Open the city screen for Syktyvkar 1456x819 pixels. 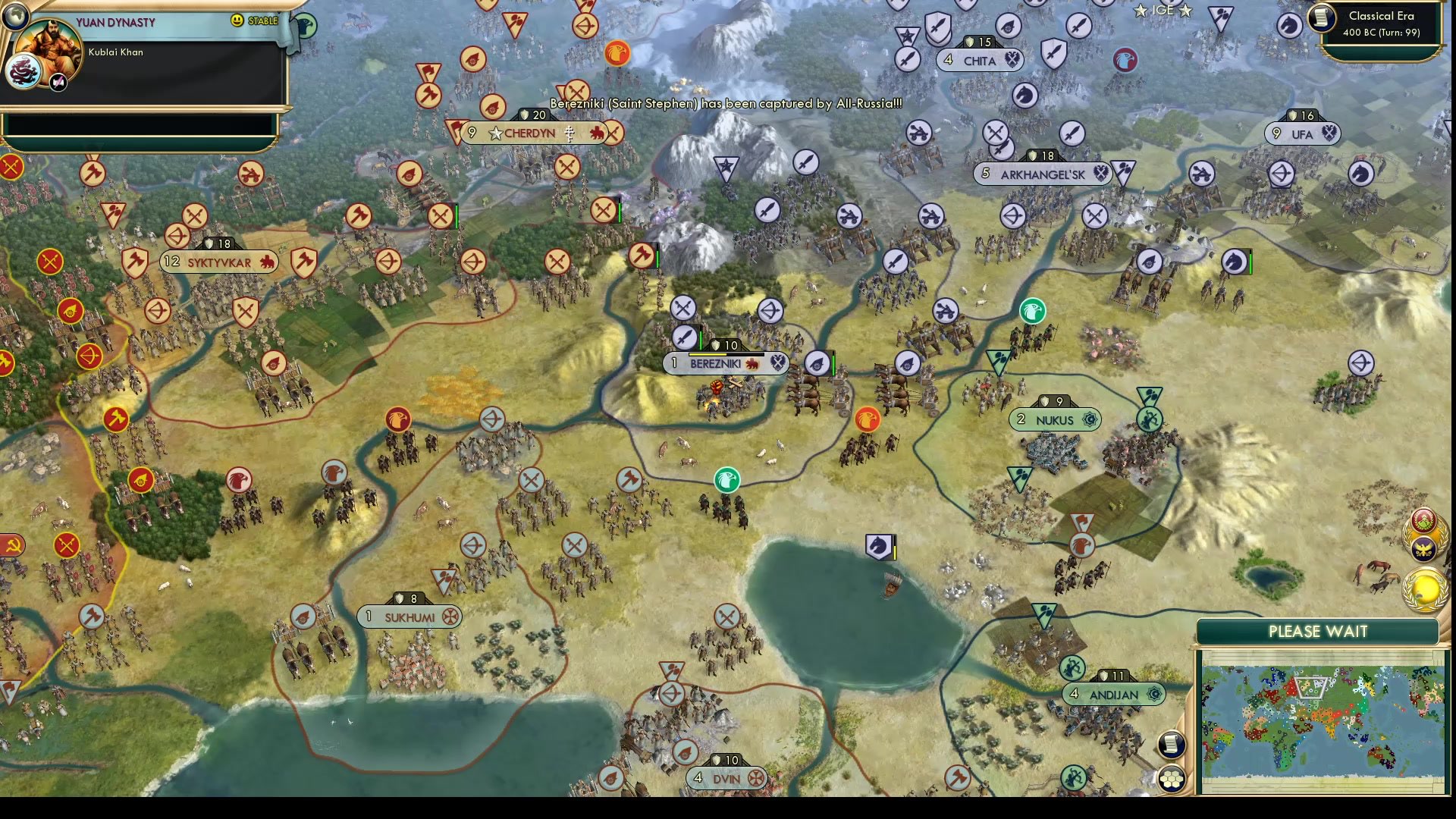click(x=219, y=262)
